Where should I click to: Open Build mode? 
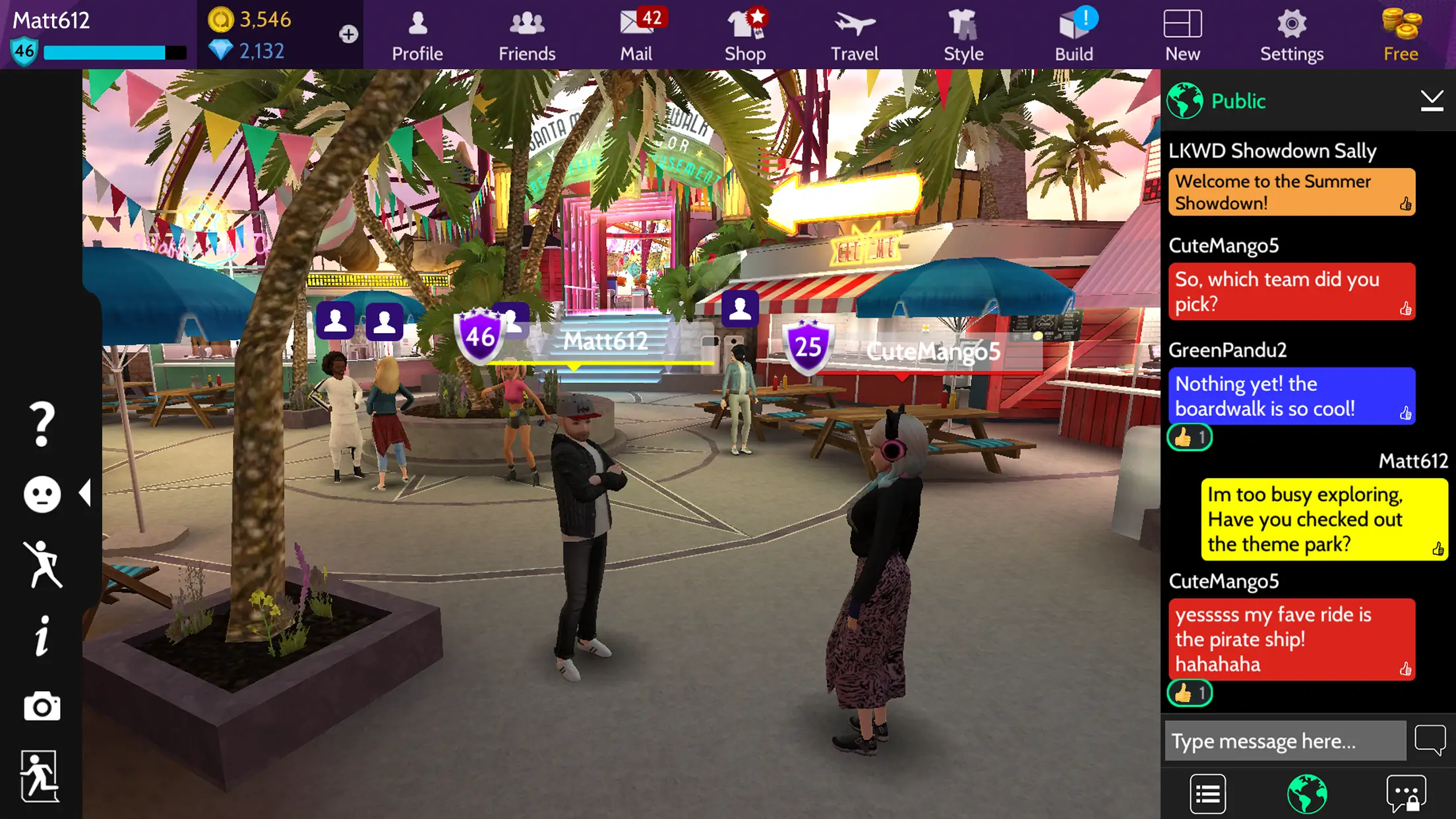click(x=1073, y=33)
